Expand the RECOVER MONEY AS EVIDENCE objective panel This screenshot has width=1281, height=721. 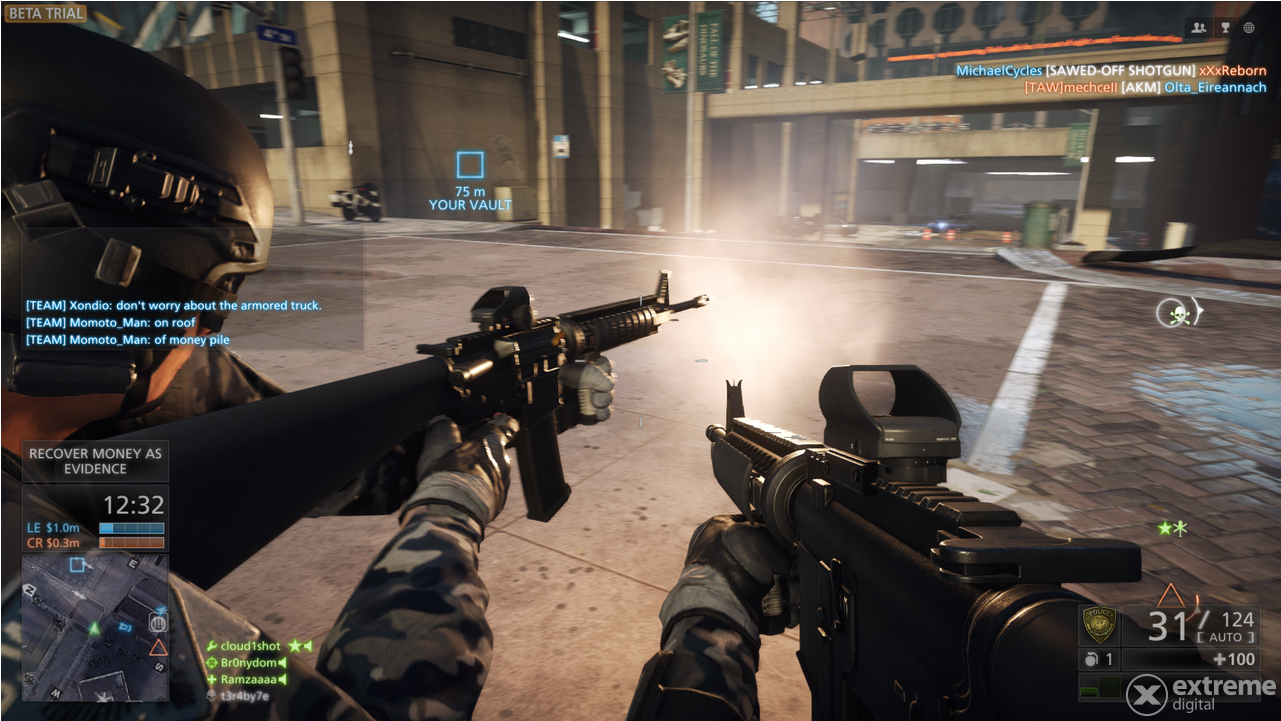95,460
